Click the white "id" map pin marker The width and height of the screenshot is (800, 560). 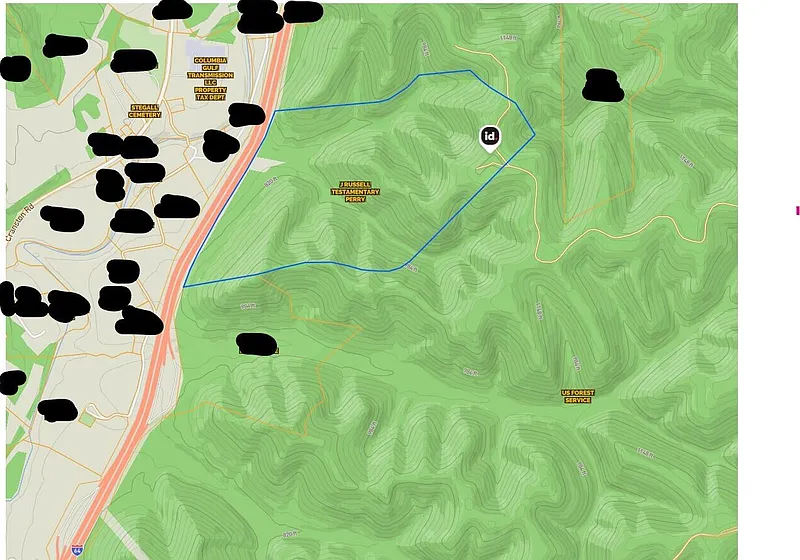click(x=490, y=137)
